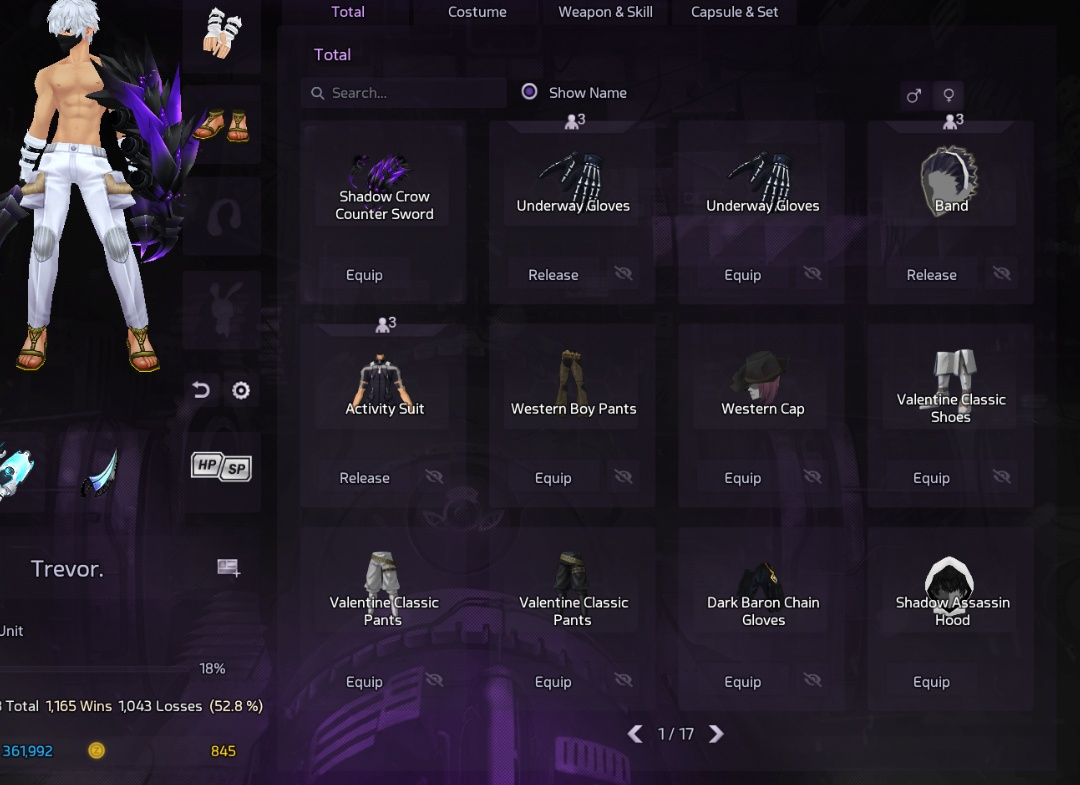The width and height of the screenshot is (1080, 785).
Task: Select the Capsule & Set tab
Action: click(x=734, y=12)
